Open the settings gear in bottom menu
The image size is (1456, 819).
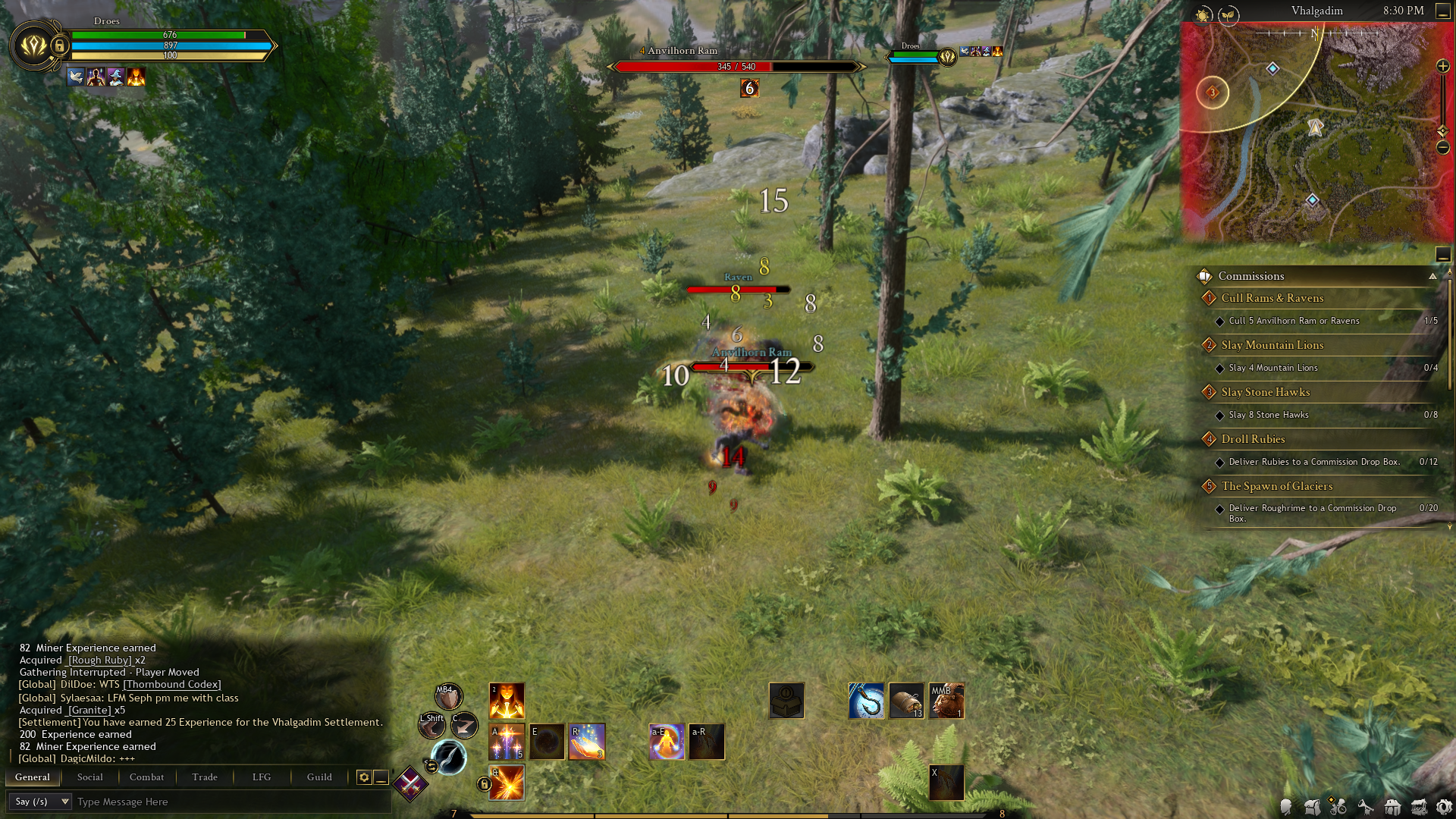pos(1444,807)
